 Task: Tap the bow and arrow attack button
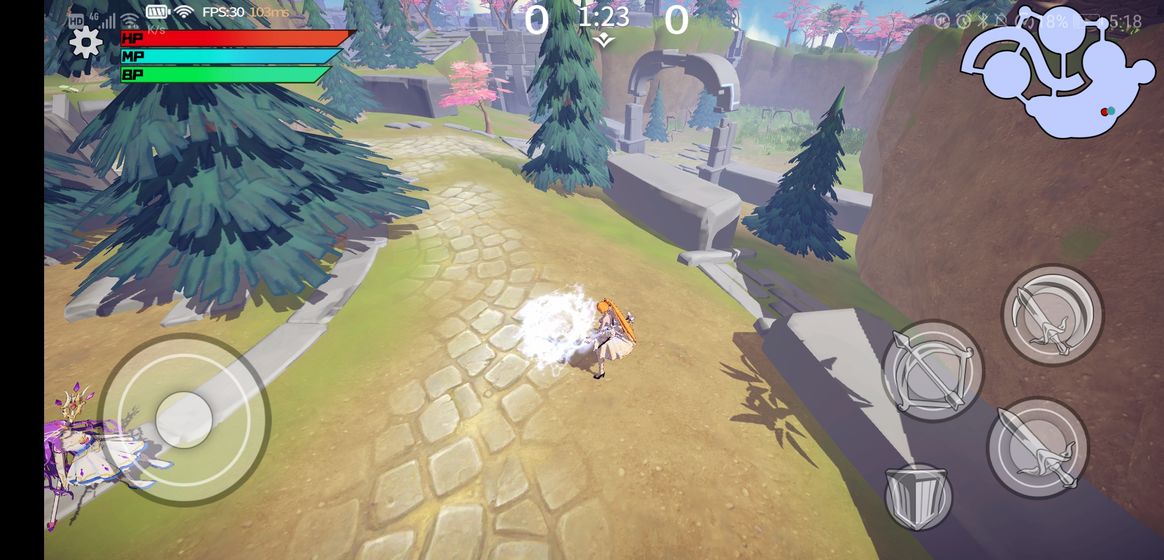(x=932, y=371)
